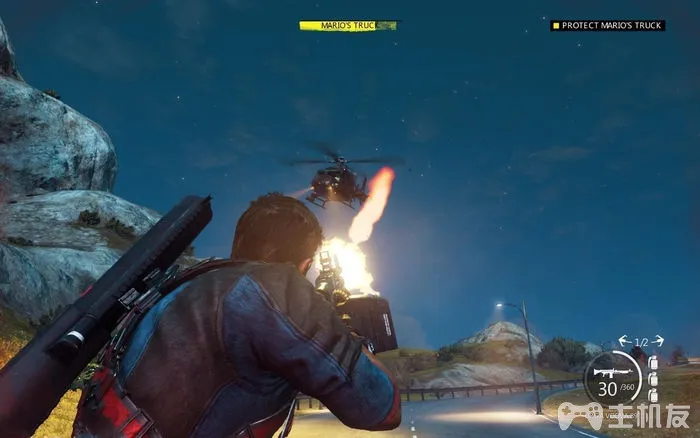Screen dimensions: 700x438
Task: Switch to the previous weapon with the left arrow
Action: pos(622,341)
